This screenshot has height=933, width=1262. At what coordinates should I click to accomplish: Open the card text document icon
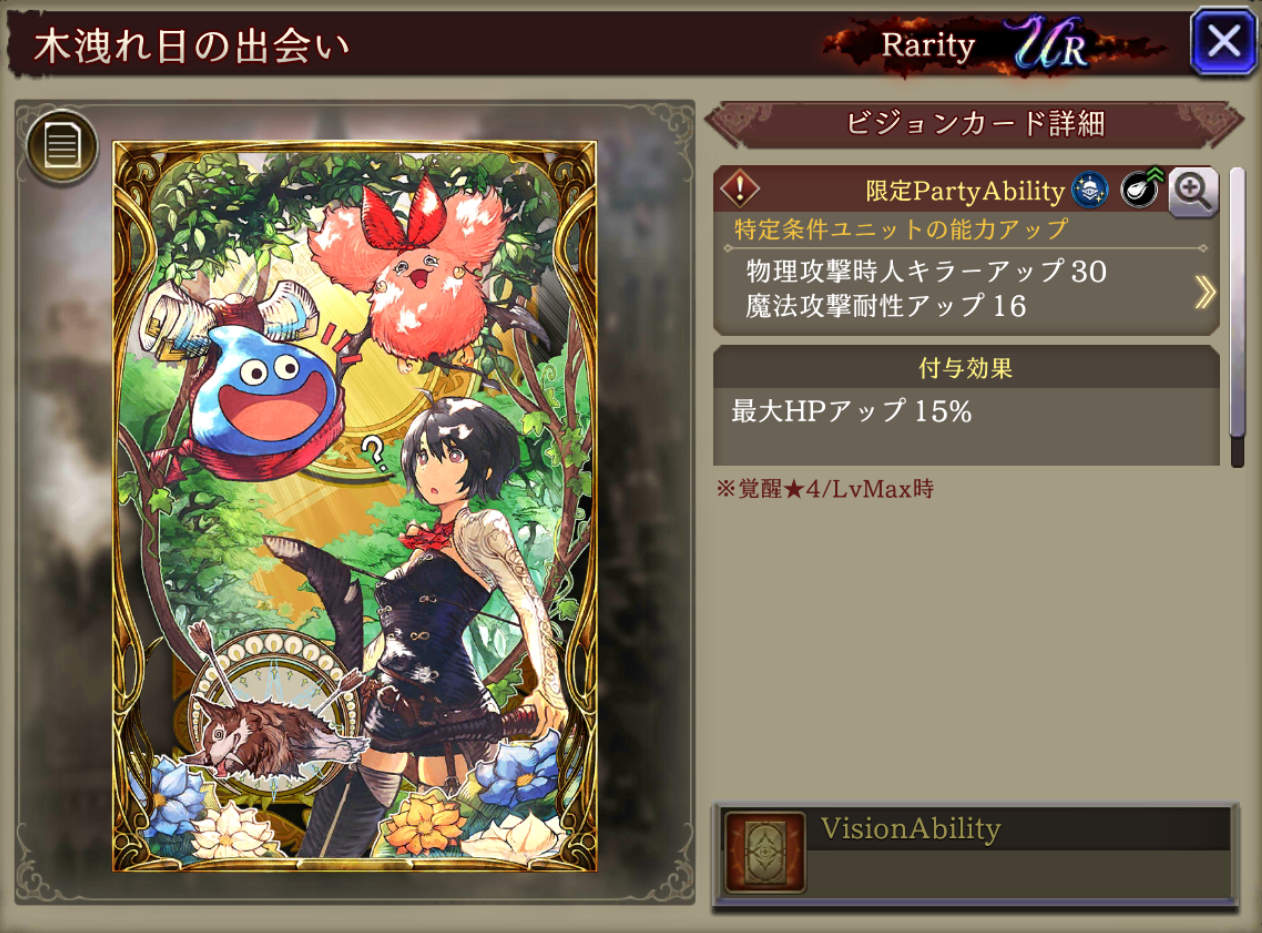[62, 147]
